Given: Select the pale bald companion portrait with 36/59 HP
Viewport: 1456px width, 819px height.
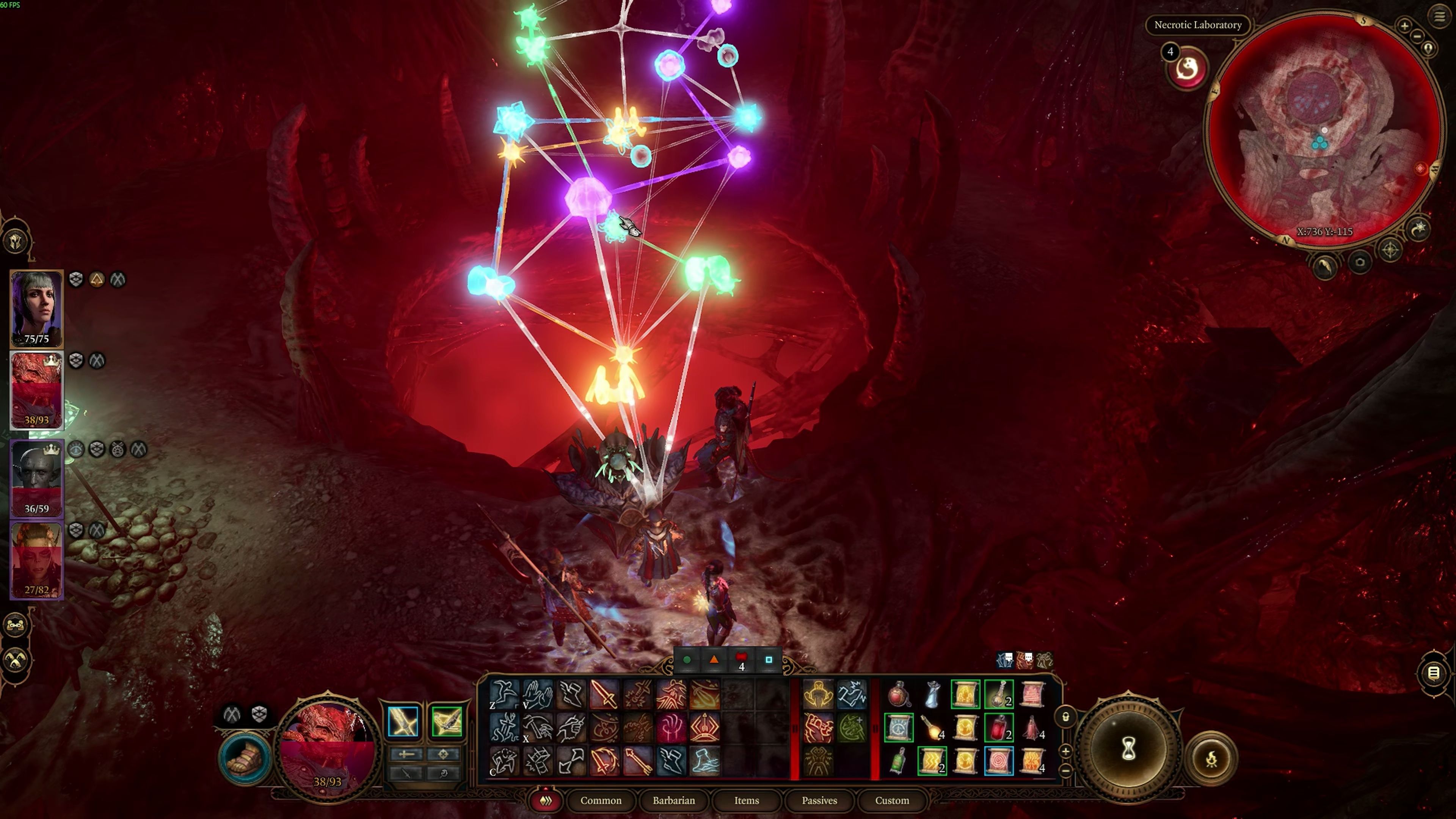Looking at the screenshot, I should (37, 478).
